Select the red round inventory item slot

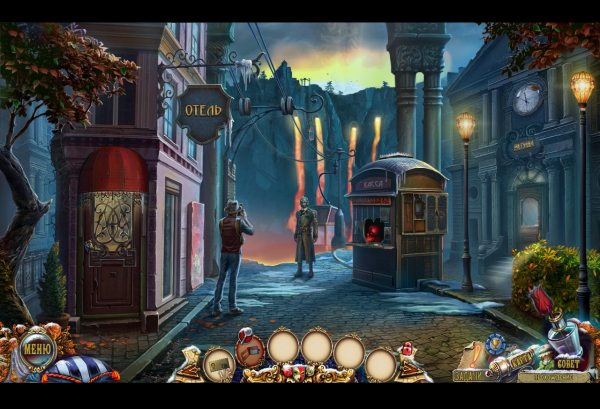[249, 348]
